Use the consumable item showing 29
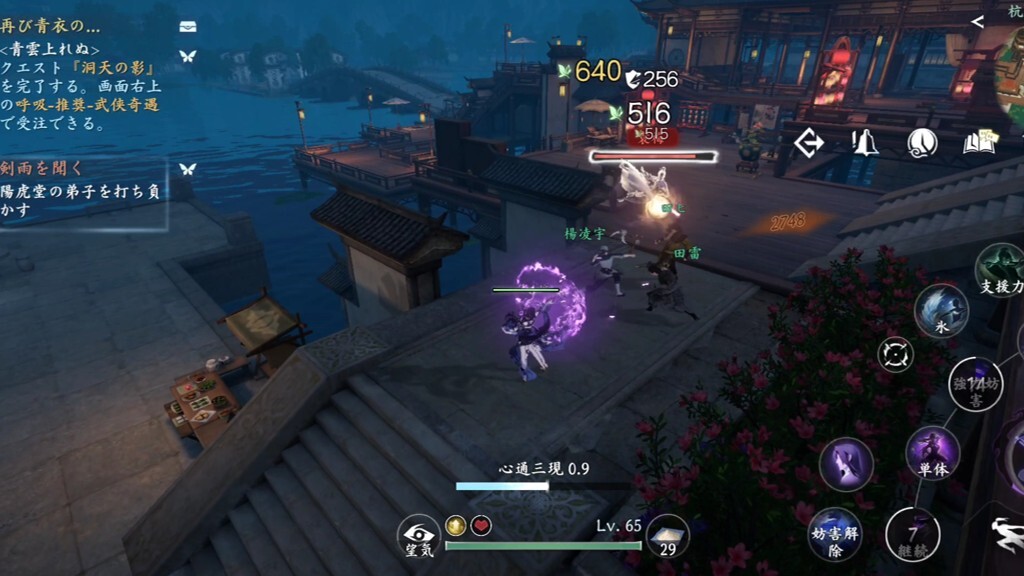The width and height of the screenshot is (1024, 576). point(667,536)
